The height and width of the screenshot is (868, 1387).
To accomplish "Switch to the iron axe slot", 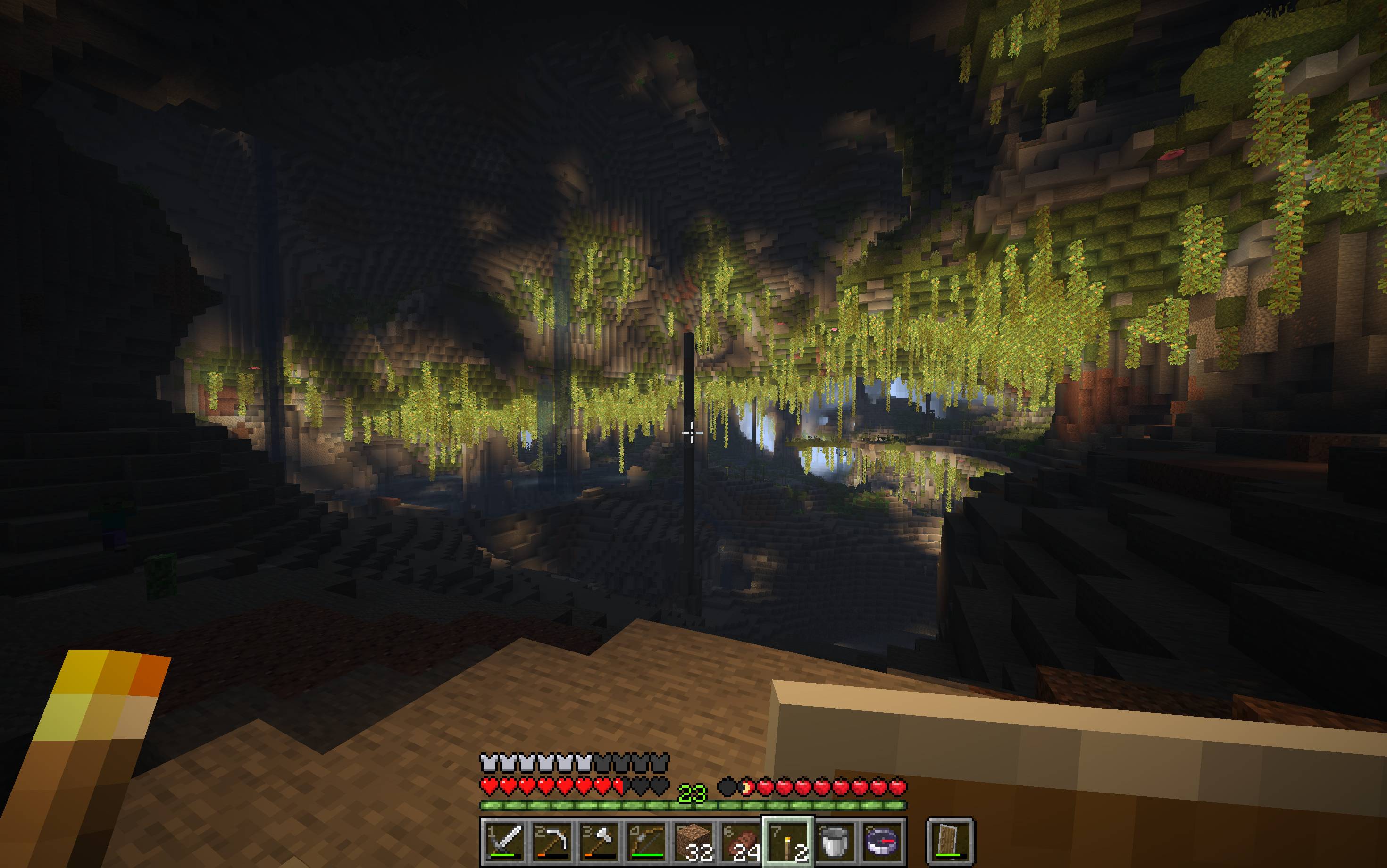I will point(599,842).
